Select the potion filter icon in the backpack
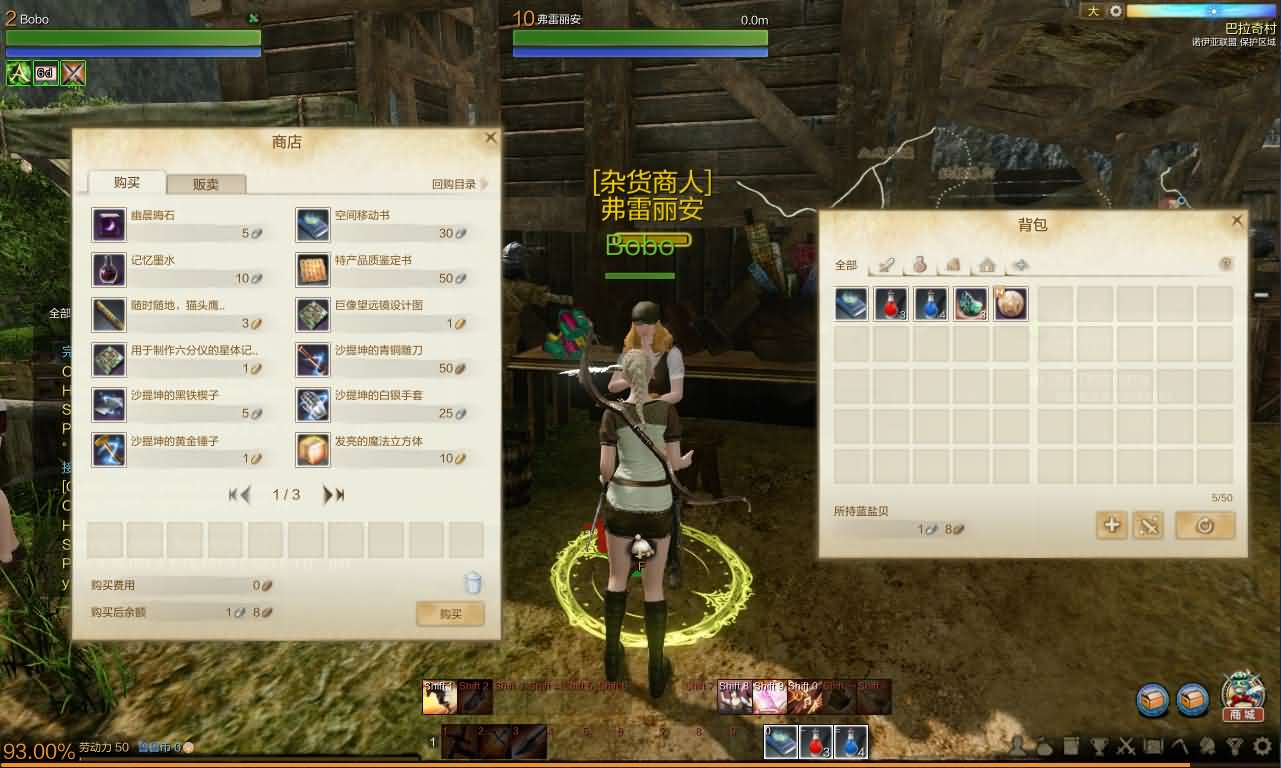 click(921, 265)
